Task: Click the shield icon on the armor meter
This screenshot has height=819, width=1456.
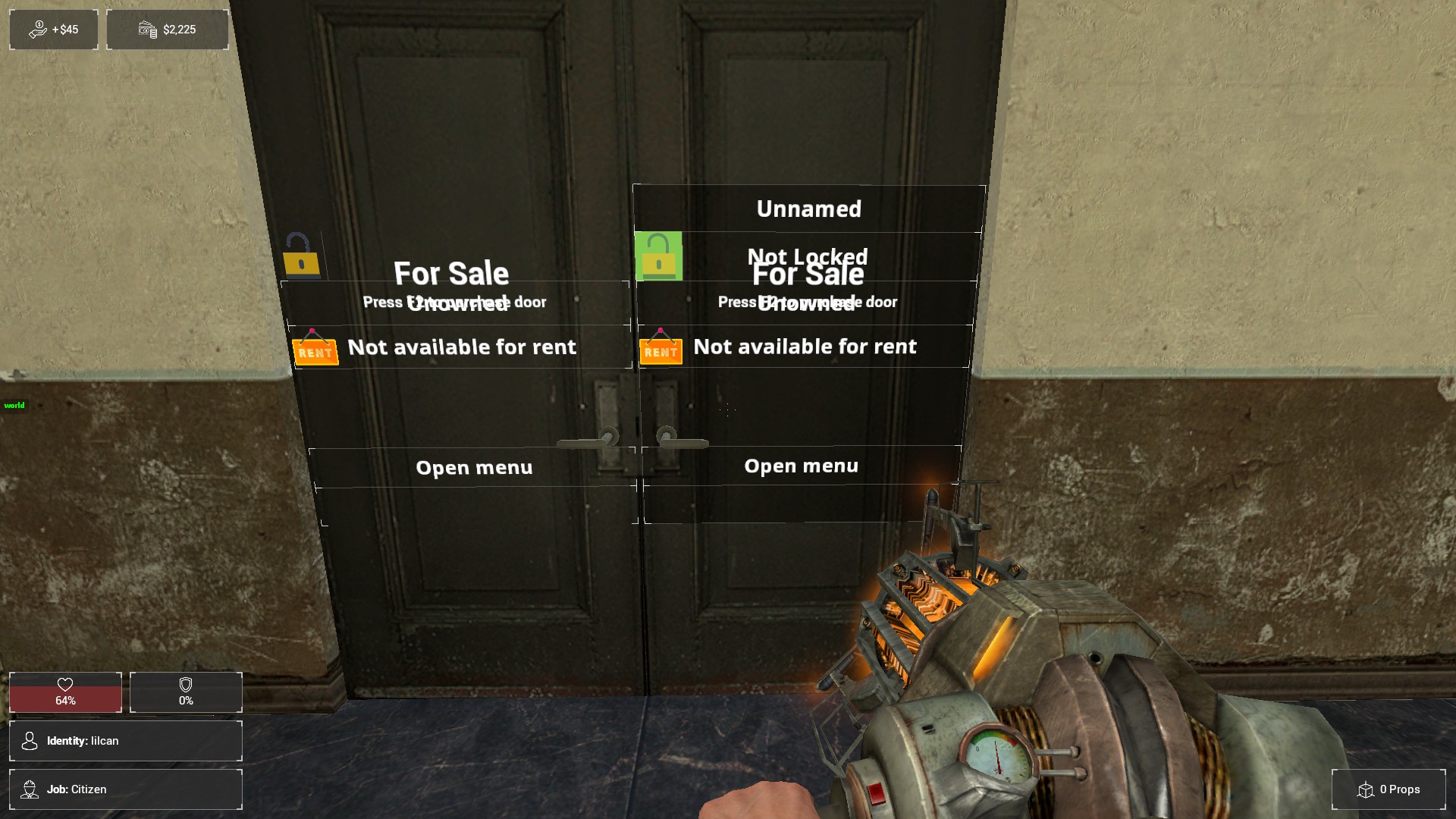Action: point(184,685)
